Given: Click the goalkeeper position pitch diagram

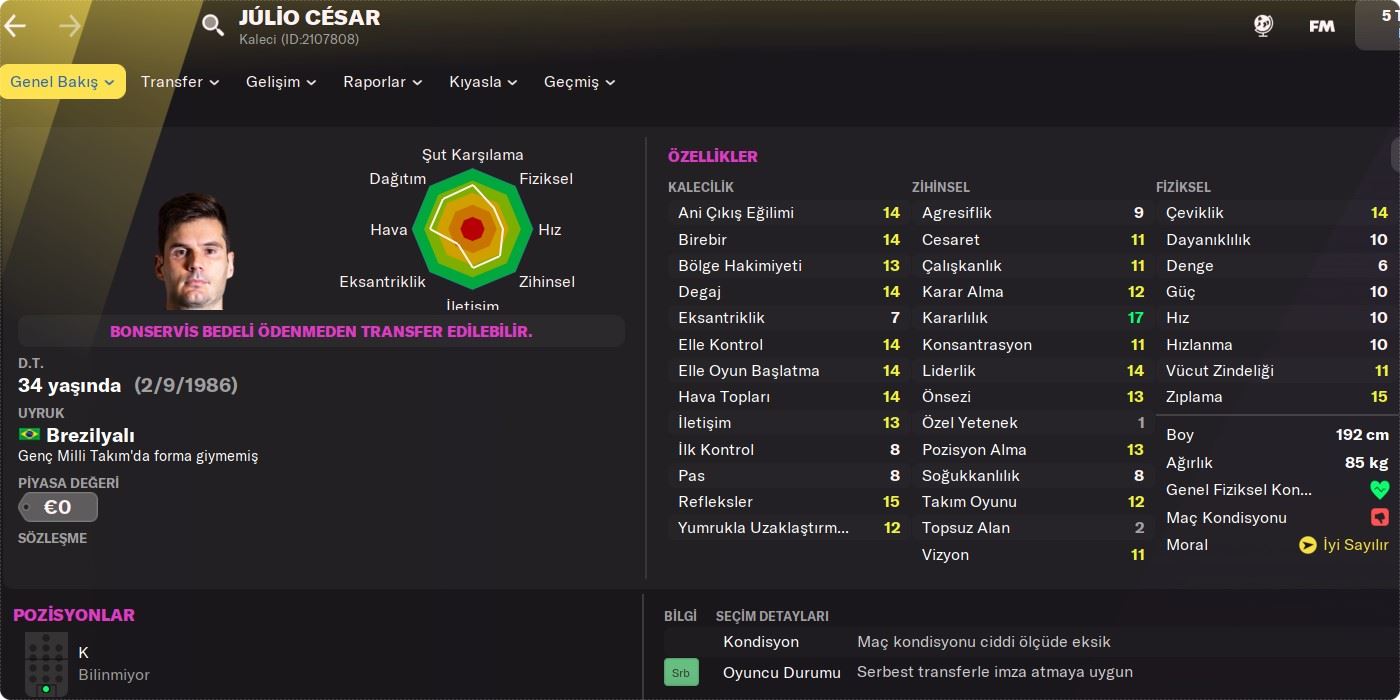Looking at the screenshot, I should 46,664.
